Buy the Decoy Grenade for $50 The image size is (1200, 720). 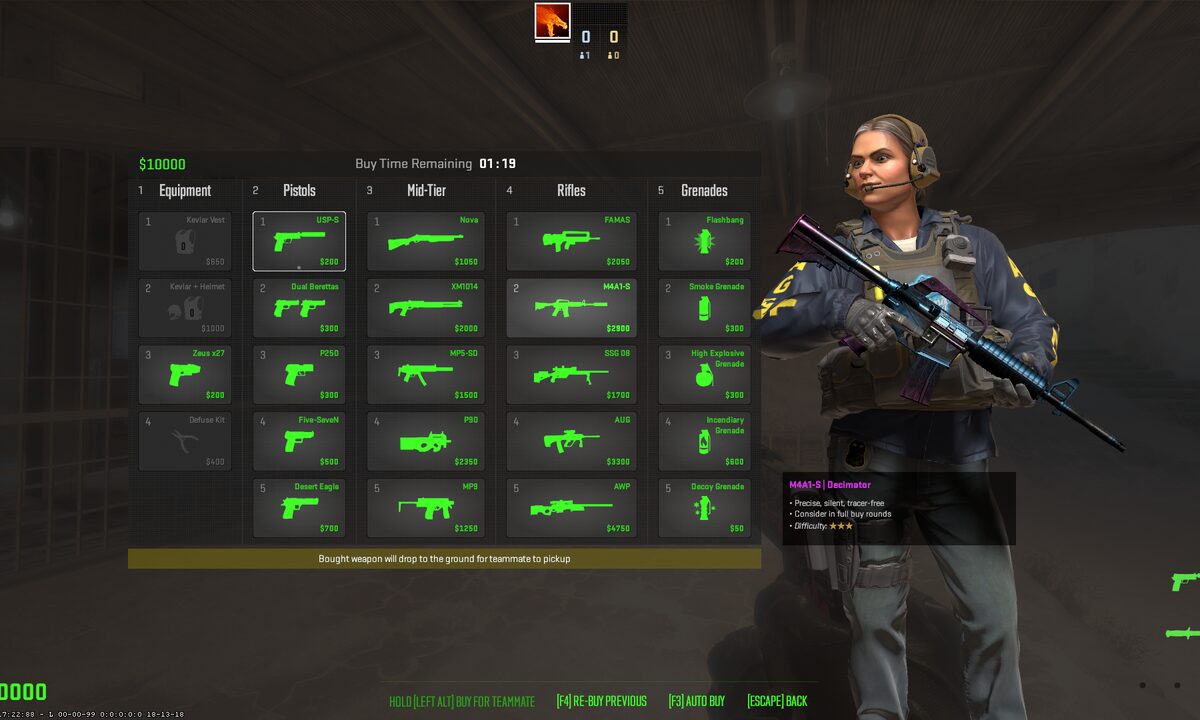click(x=704, y=508)
